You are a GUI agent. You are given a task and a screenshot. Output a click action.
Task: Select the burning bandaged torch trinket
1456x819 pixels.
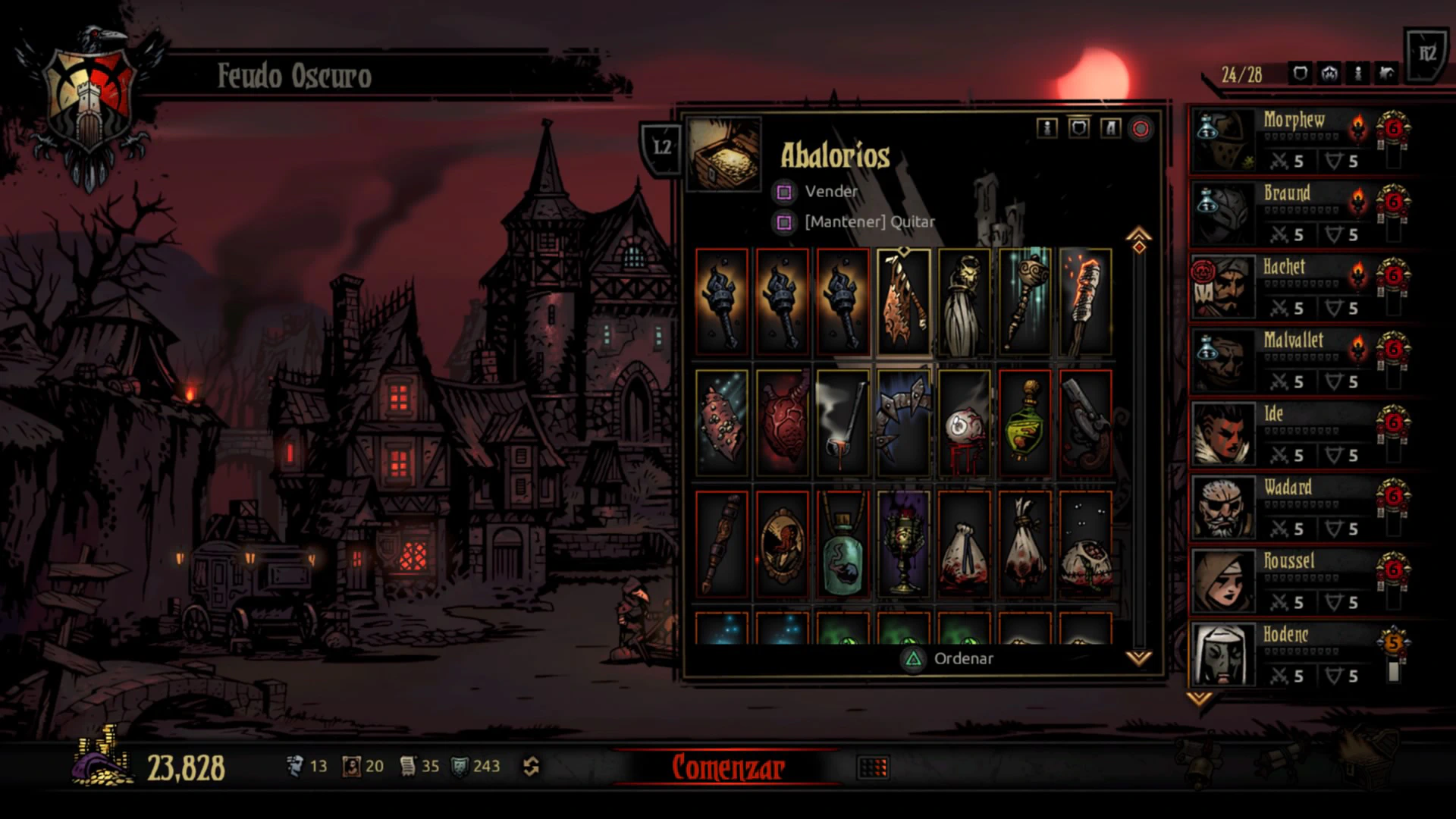[x=1085, y=302]
